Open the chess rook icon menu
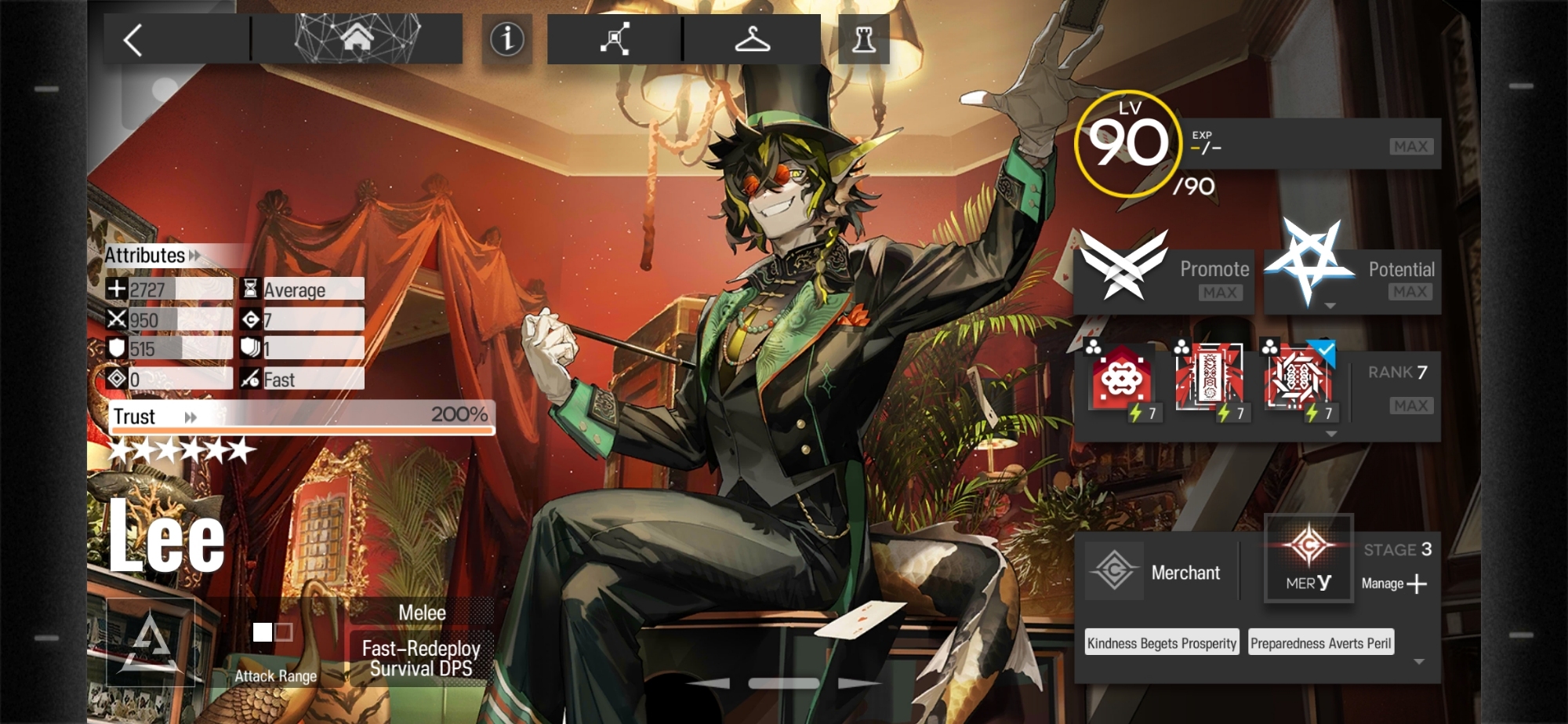The height and width of the screenshot is (724, 1568). 864,38
